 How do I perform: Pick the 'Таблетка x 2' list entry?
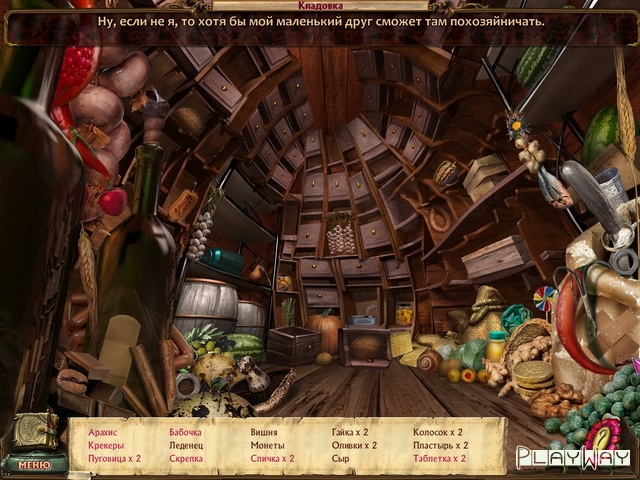[x=440, y=458]
